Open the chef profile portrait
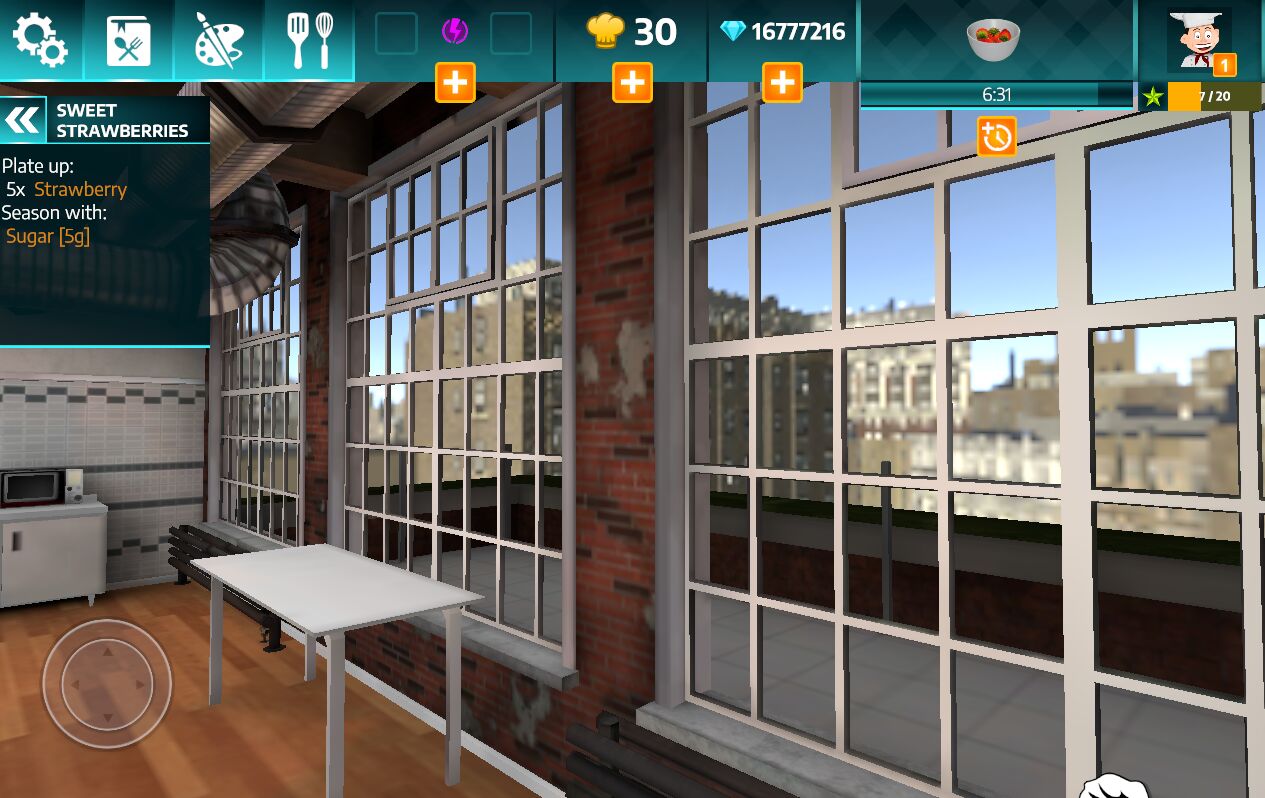Image resolution: width=1265 pixels, height=798 pixels. click(1200, 40)
